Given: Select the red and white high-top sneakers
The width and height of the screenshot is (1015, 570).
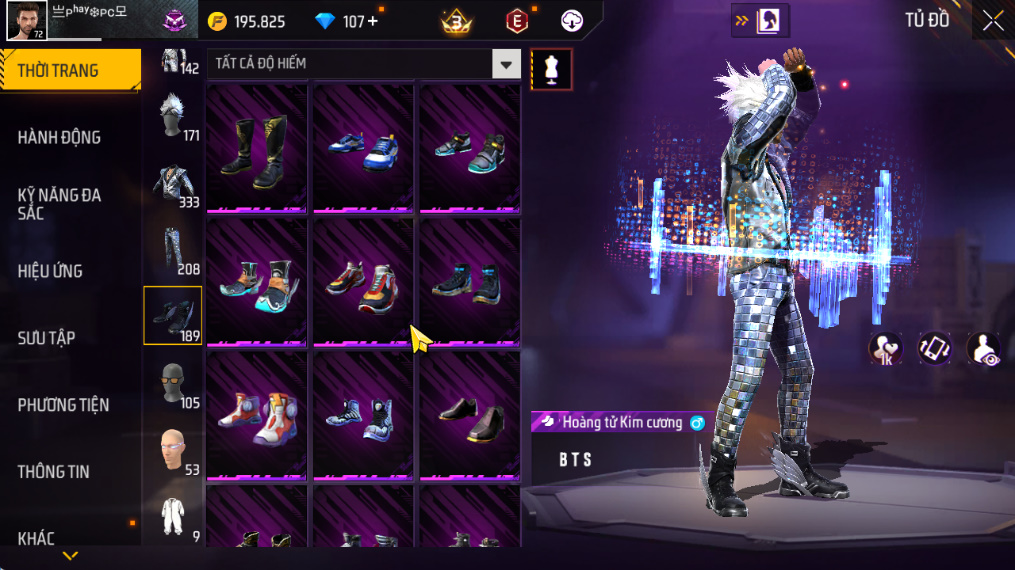Looking at the screenshot, I should [x=257, y=412].
